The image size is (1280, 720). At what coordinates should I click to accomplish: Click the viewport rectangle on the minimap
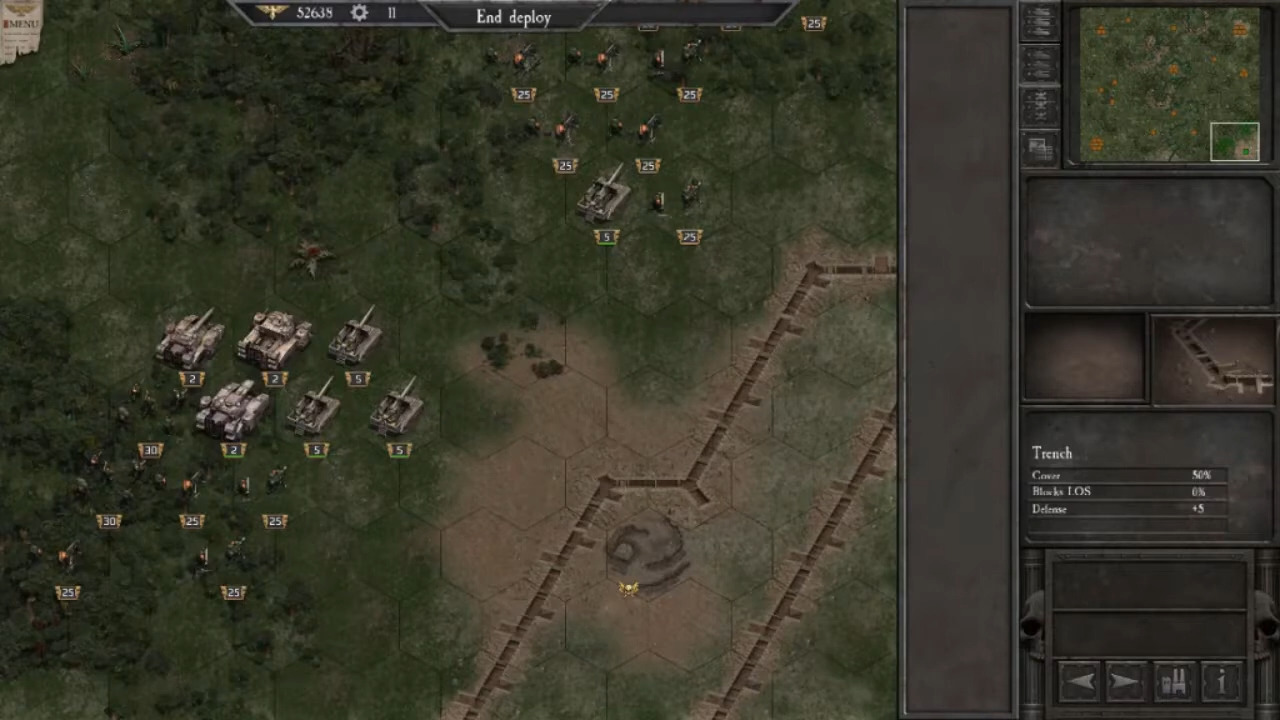[x=1235, y=141]
